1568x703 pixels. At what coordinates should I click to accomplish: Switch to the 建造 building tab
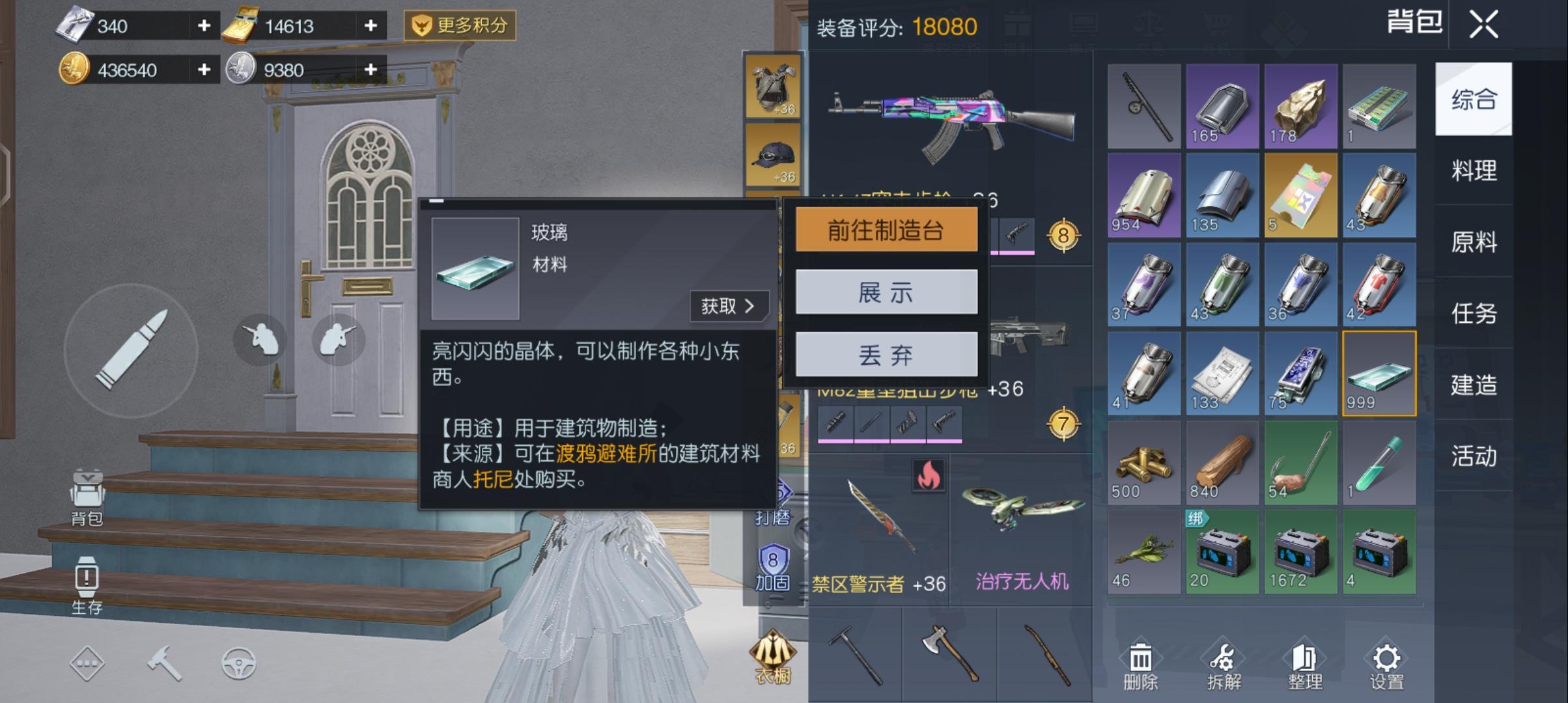pyautogui.click(x=1474, y=385)
